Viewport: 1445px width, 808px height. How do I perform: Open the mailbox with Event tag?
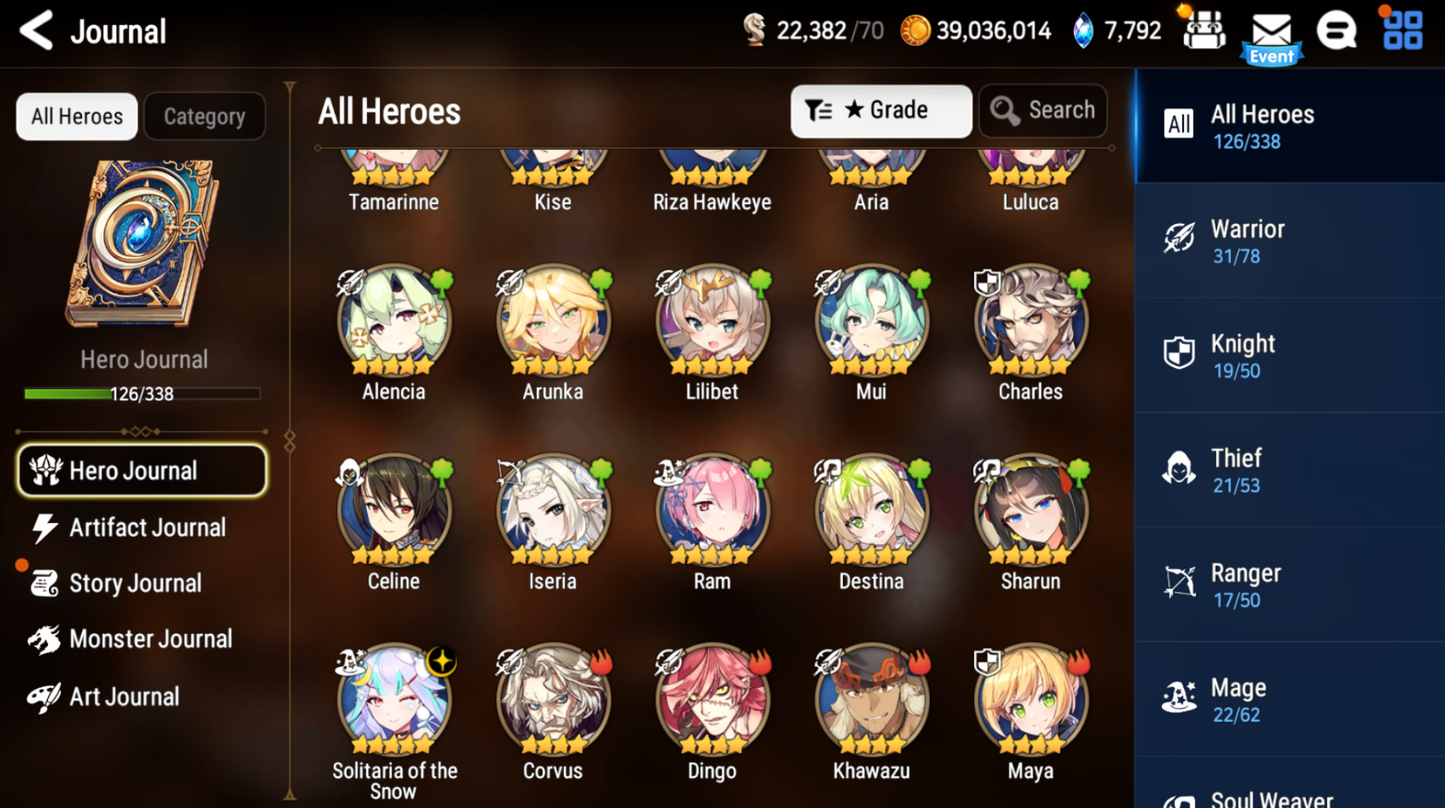pos(1271,33)
